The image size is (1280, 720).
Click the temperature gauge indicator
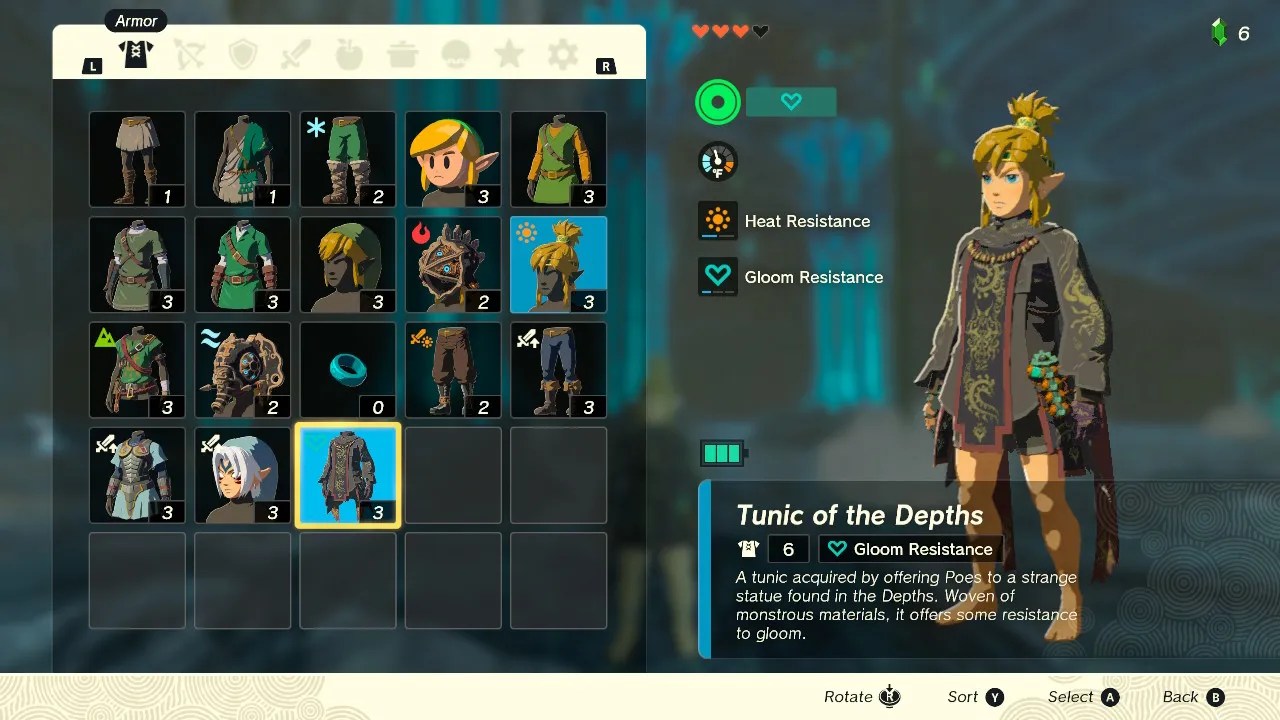point(717,160)
